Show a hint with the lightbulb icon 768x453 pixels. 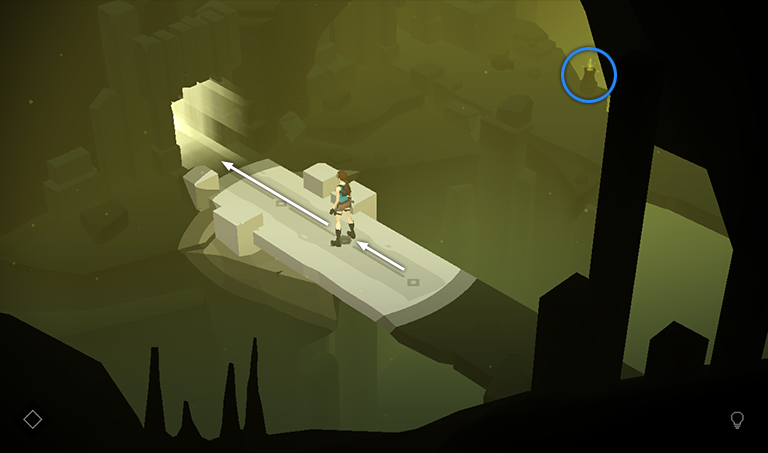[738, 420]
